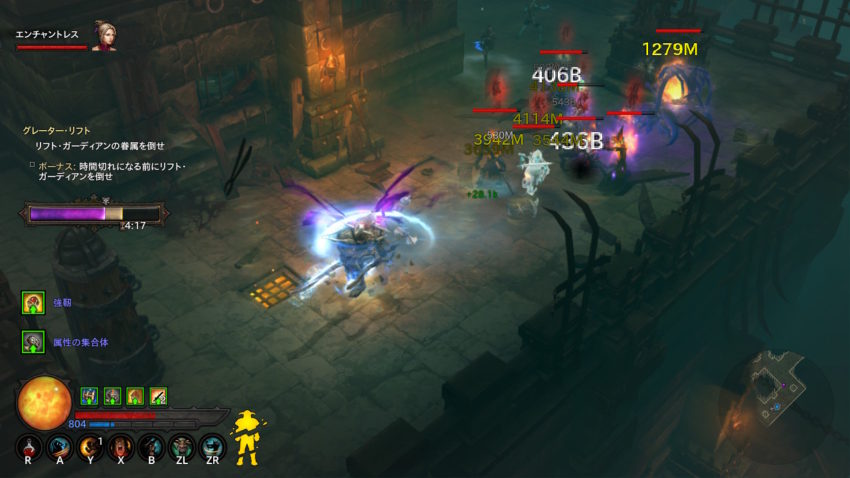This screenshot has width=850, height=478.
Task: Use the red health potion
Action: pyautogui.click(x=30, y=447)
